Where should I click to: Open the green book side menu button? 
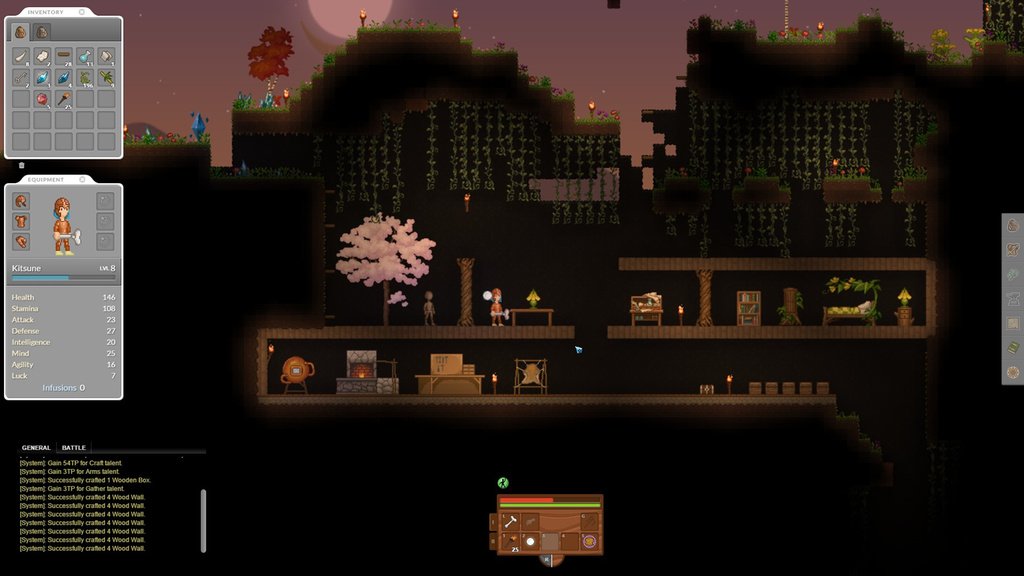1013,348
